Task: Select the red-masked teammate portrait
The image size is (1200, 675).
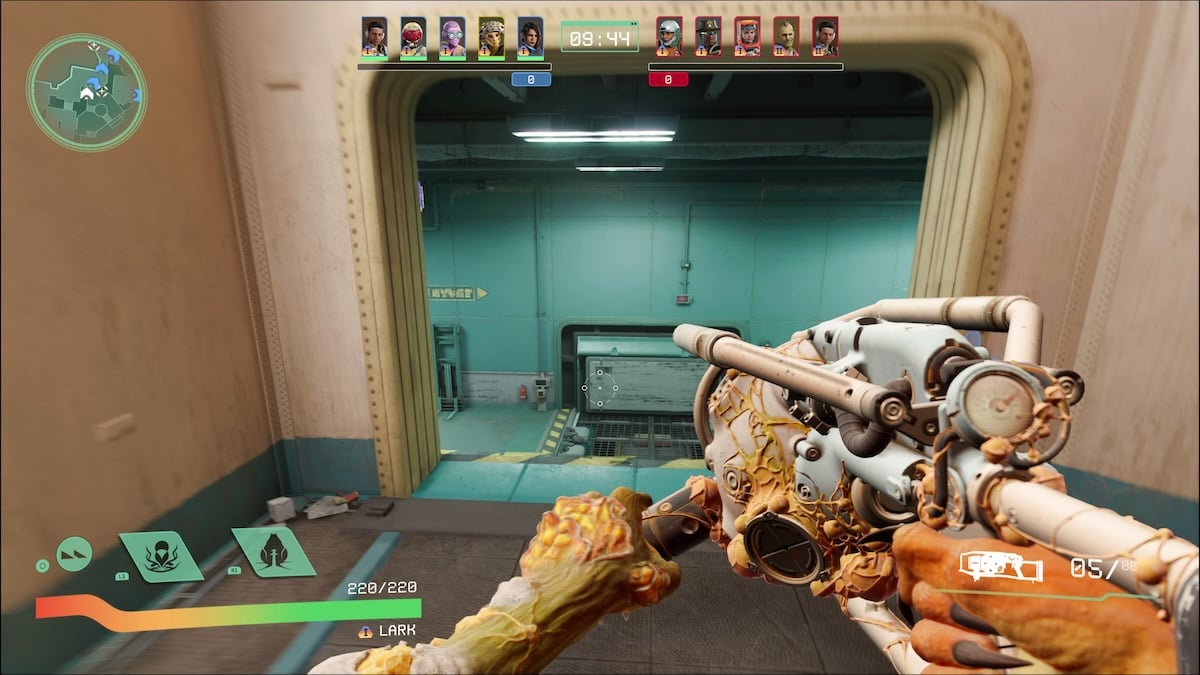Action: [413, 37]
